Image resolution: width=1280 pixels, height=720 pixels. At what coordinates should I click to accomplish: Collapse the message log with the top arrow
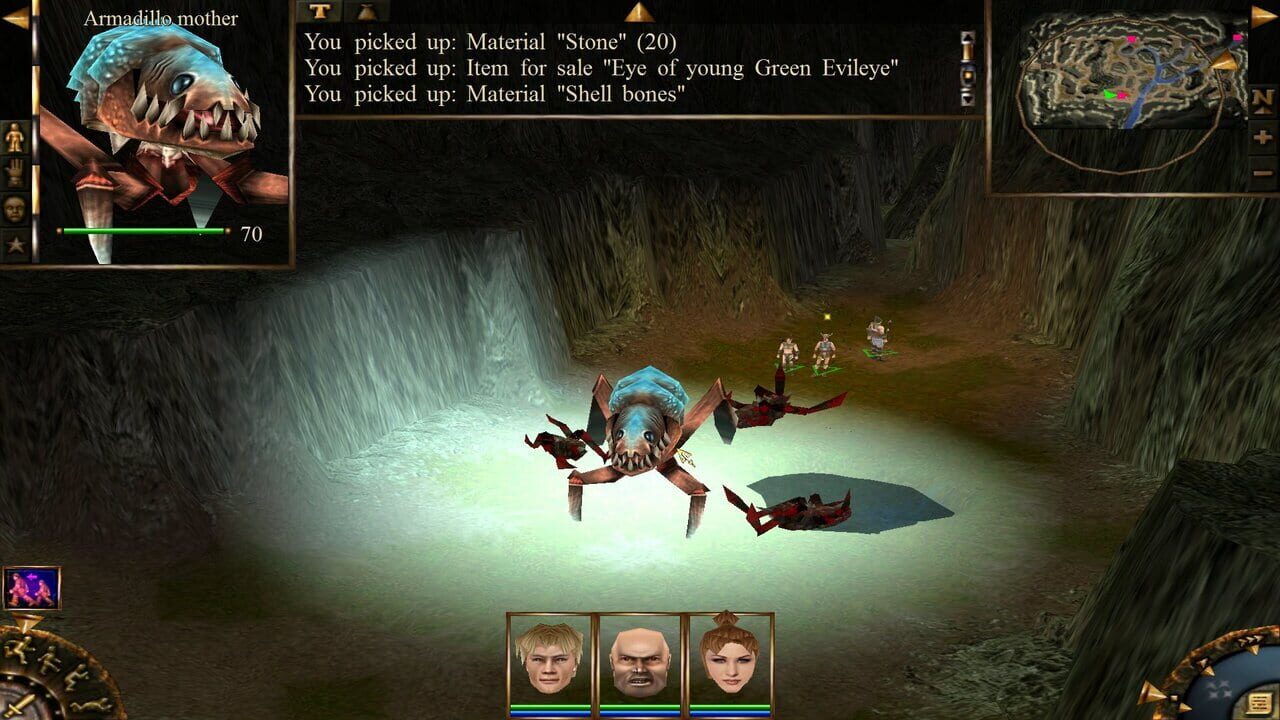coord(641,12)
